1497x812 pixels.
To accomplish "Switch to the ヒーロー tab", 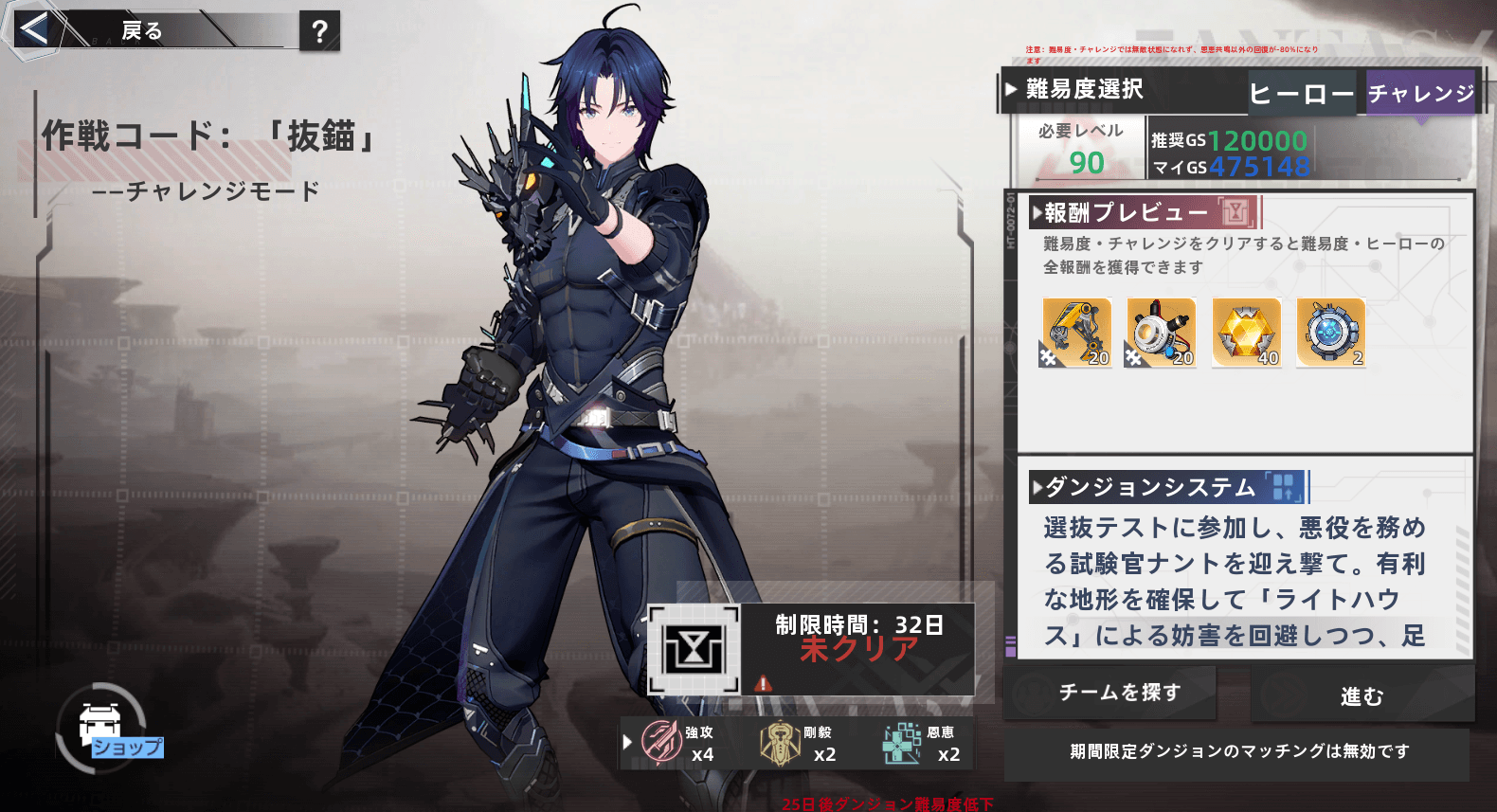I will click(1302, 95).
